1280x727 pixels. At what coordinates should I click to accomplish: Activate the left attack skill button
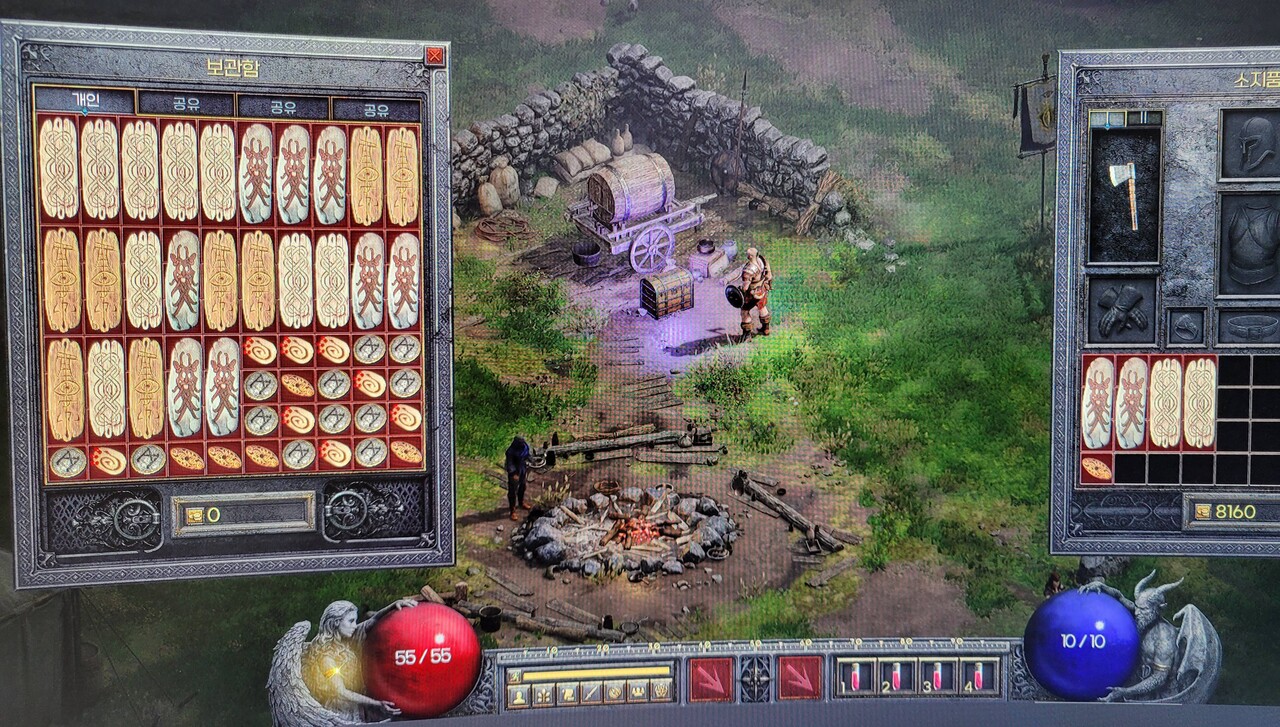[x=711, y=679]
